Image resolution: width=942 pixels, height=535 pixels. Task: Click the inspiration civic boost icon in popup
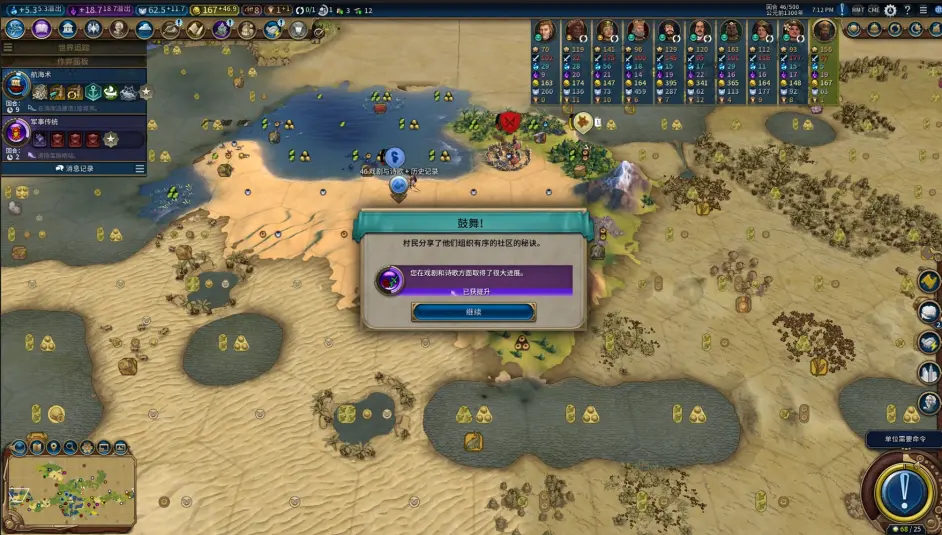[389, 280]
